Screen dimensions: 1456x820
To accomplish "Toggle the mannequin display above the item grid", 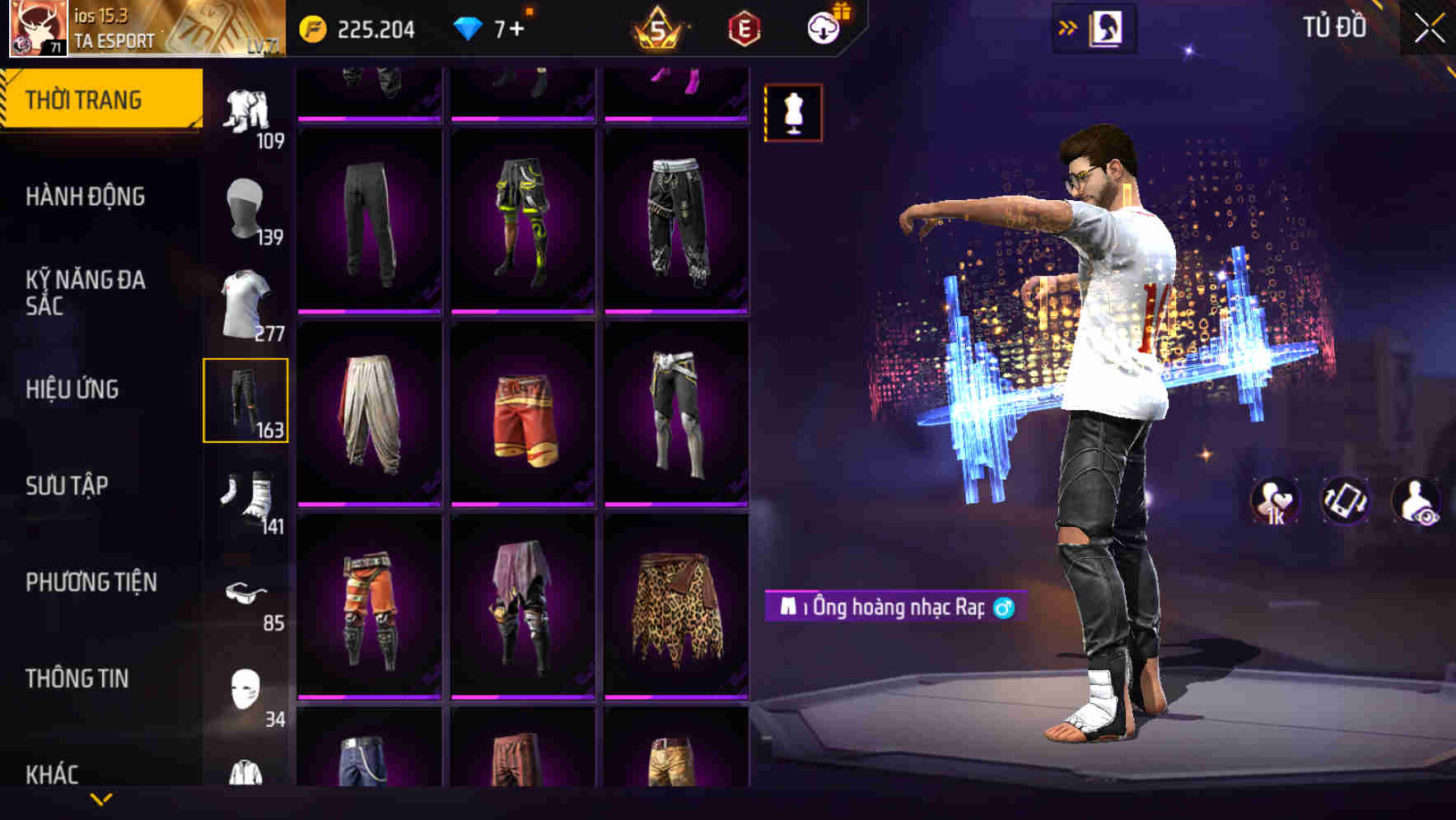I will [793, 112].
